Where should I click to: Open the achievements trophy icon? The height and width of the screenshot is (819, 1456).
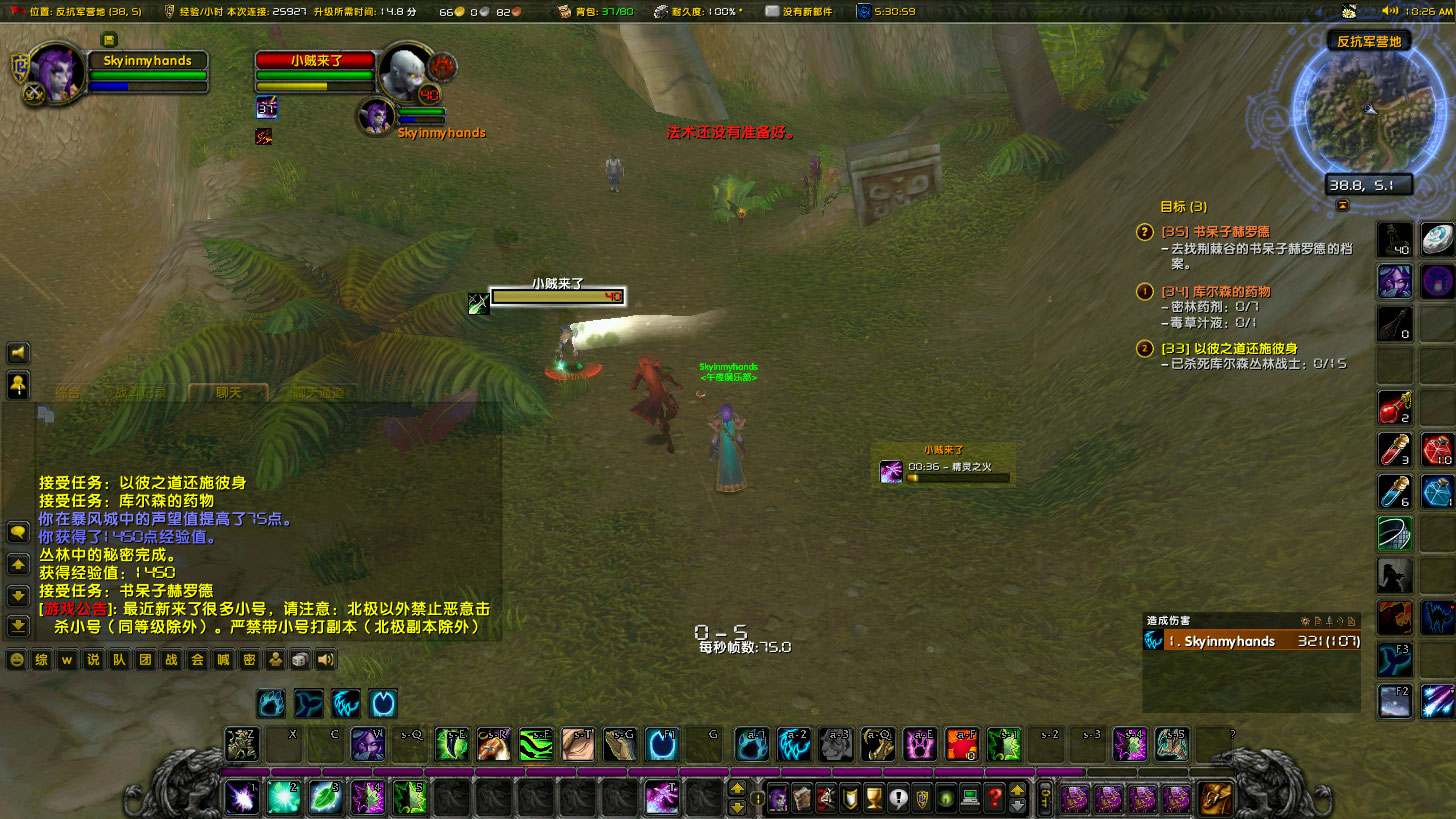tap(873, 797)
